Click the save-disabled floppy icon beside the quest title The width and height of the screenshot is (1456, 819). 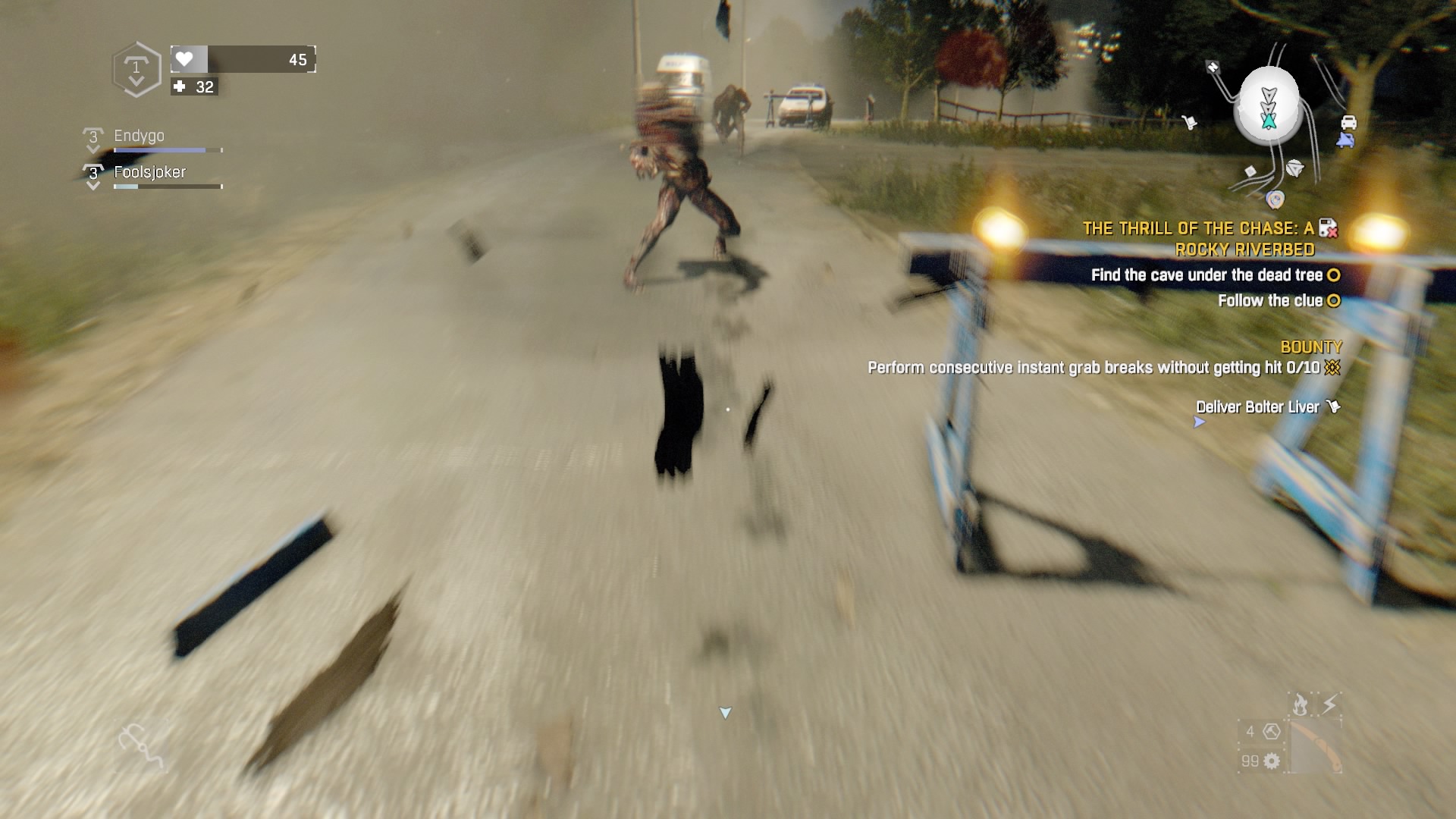(x=1328, y=228)
